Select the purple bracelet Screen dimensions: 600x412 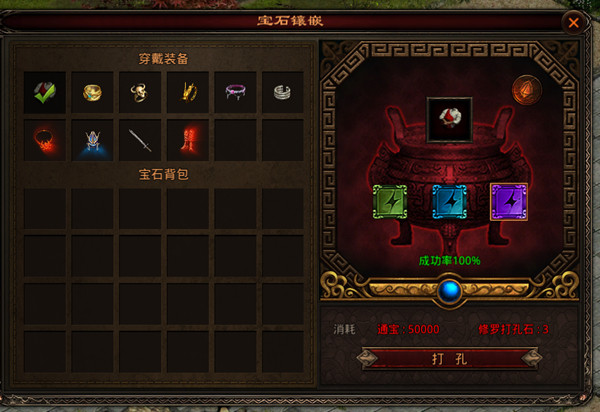pyautogui.click(x=236, y=92)
